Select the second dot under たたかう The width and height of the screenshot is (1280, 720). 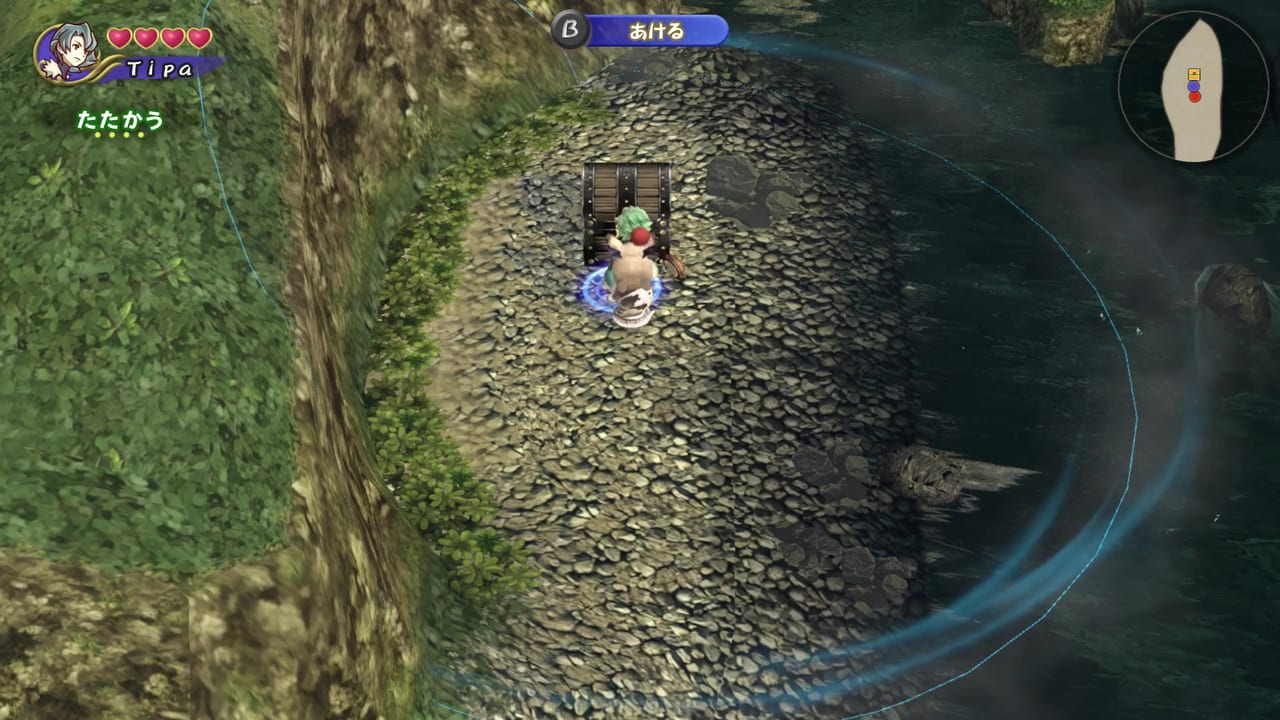112,135
